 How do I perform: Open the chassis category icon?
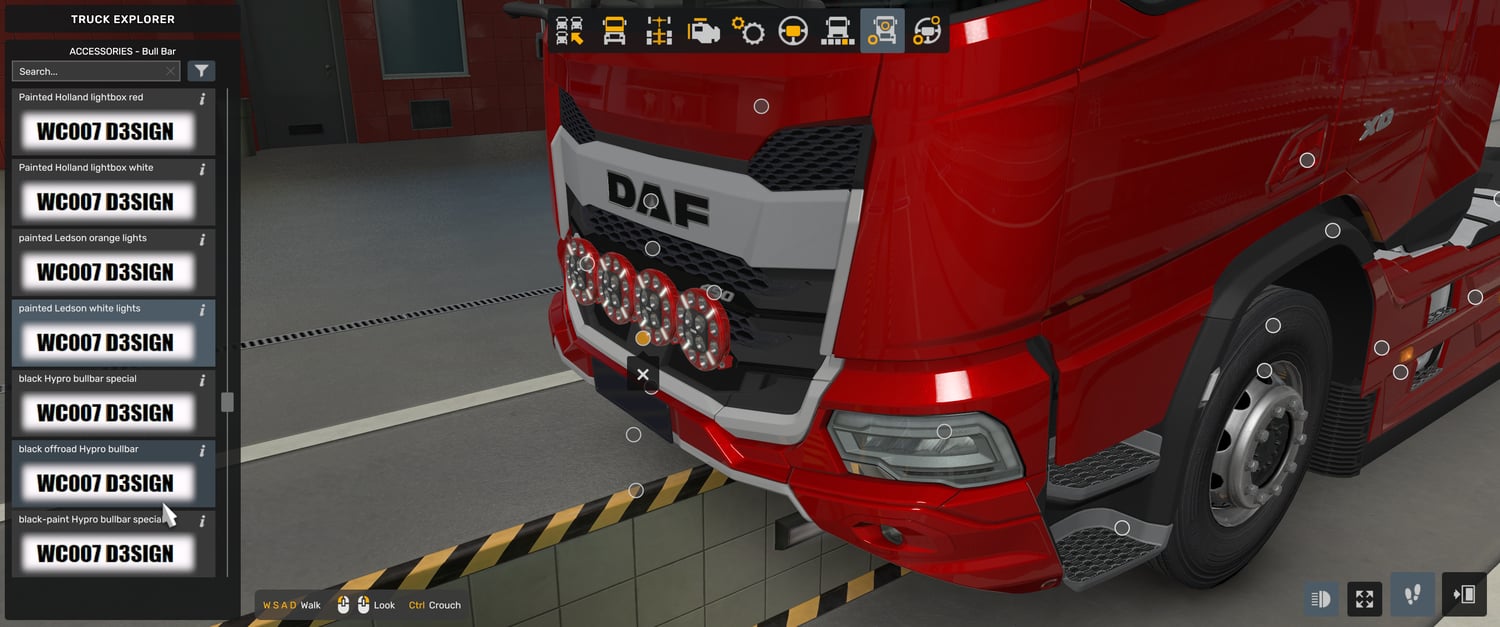click(659, 31)
